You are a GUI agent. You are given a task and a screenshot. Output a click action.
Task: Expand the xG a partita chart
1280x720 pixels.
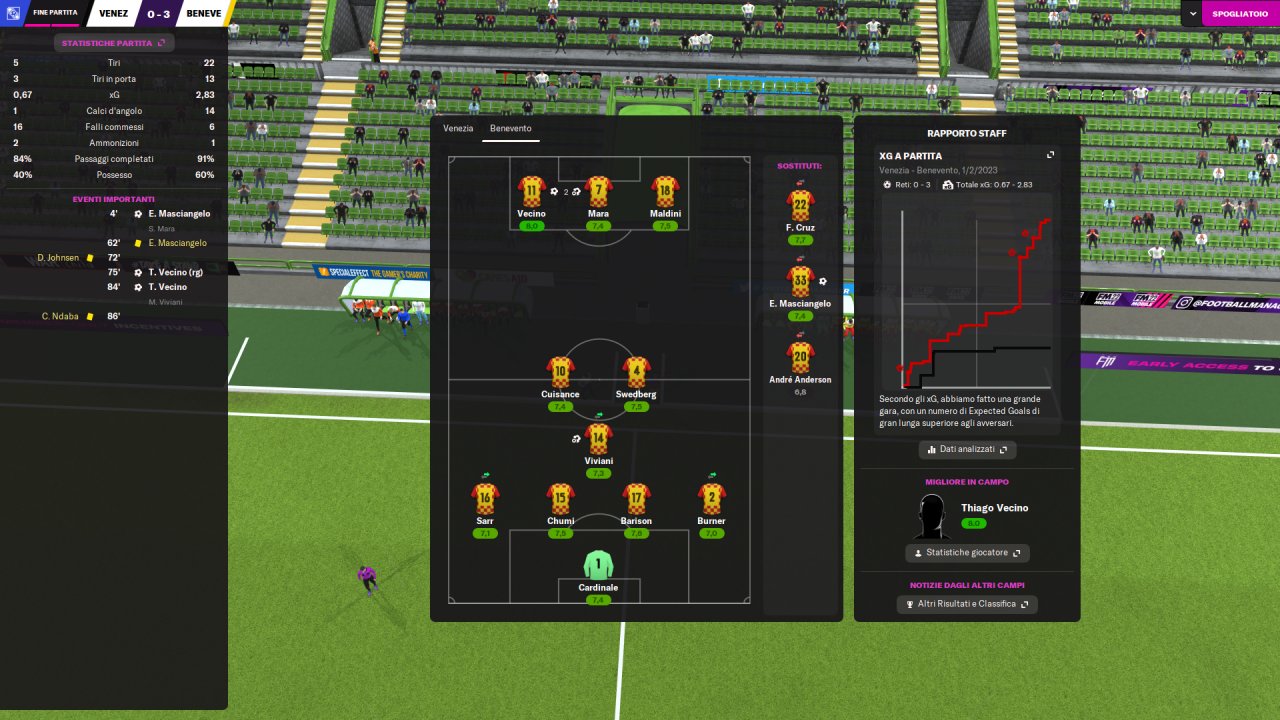pyautogui.click(x=1050, y=155)
